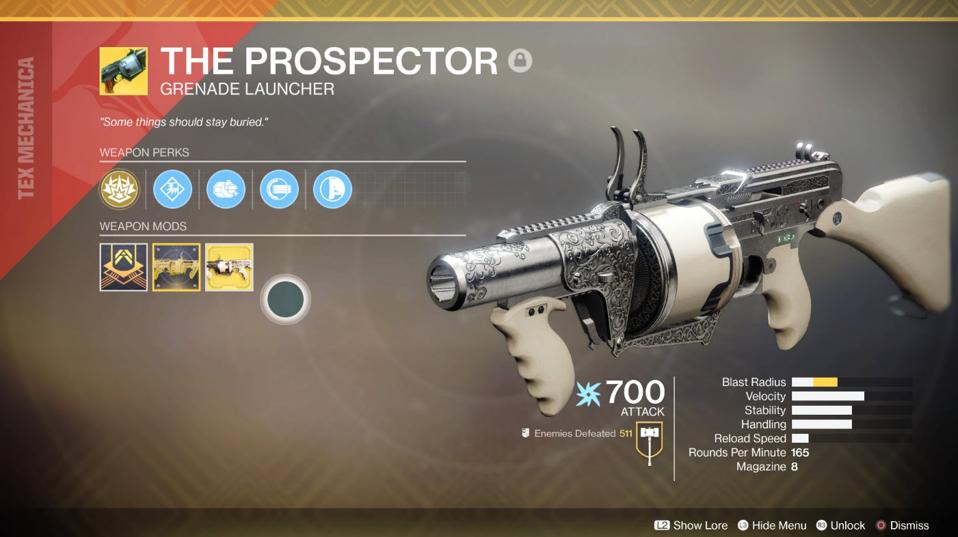
Task: Click The Prospector weapon thumbnail icon
Action: pos(123,71)
